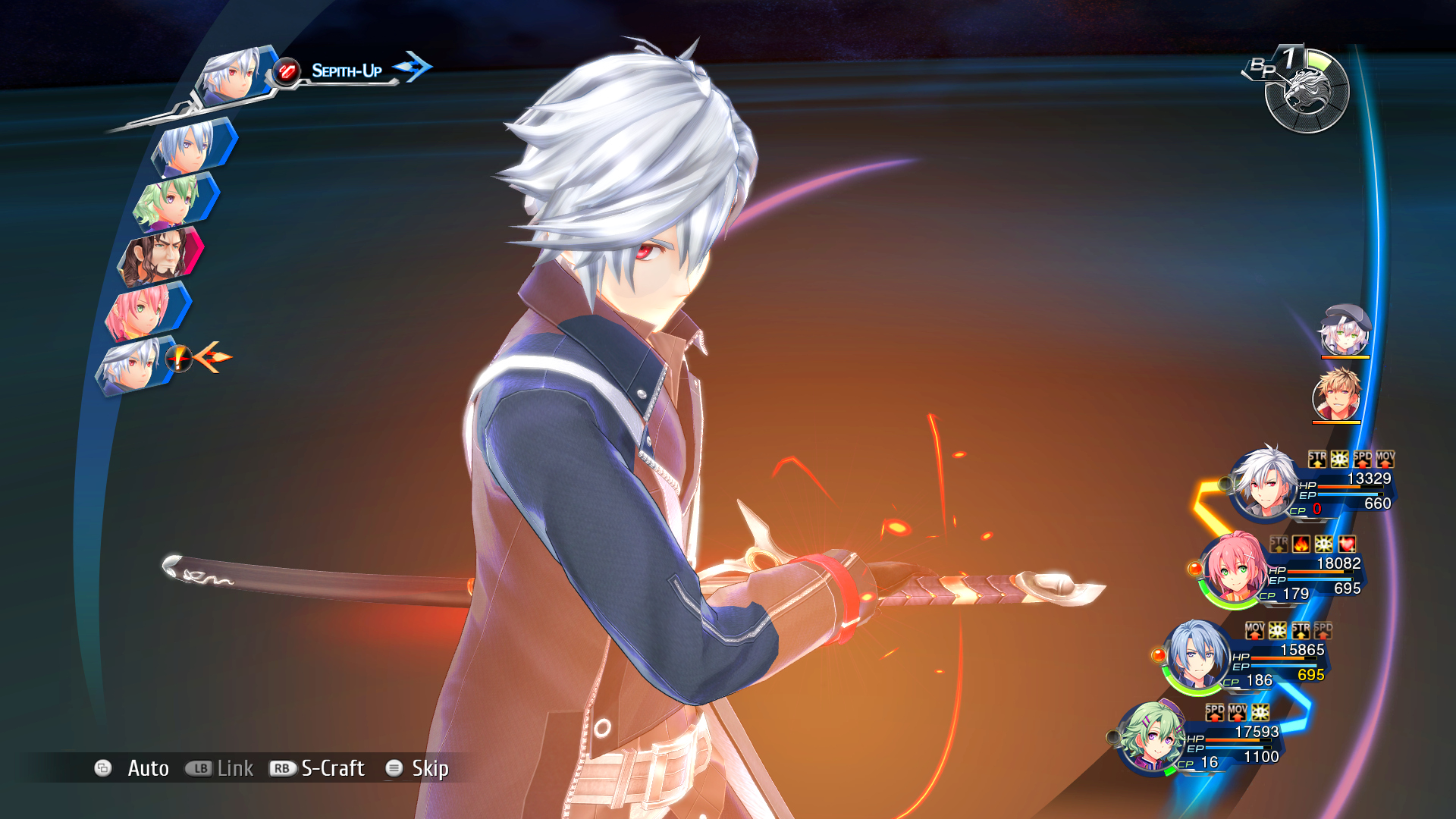
Task: Choose the green-haired party member with 17593 HP
Action: click(1150, 737)
